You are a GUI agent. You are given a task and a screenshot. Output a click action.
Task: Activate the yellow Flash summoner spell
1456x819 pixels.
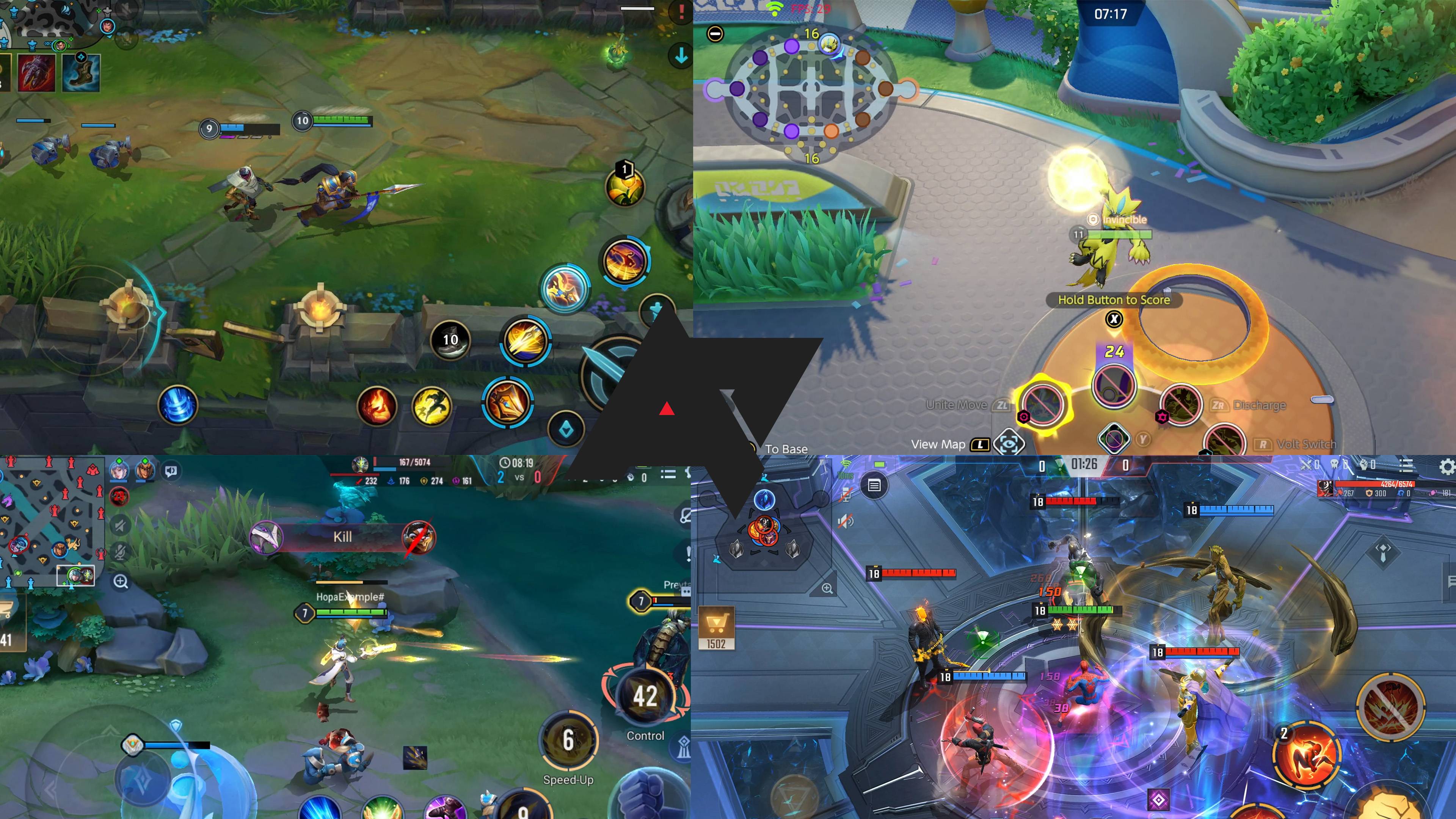(432, 405)
